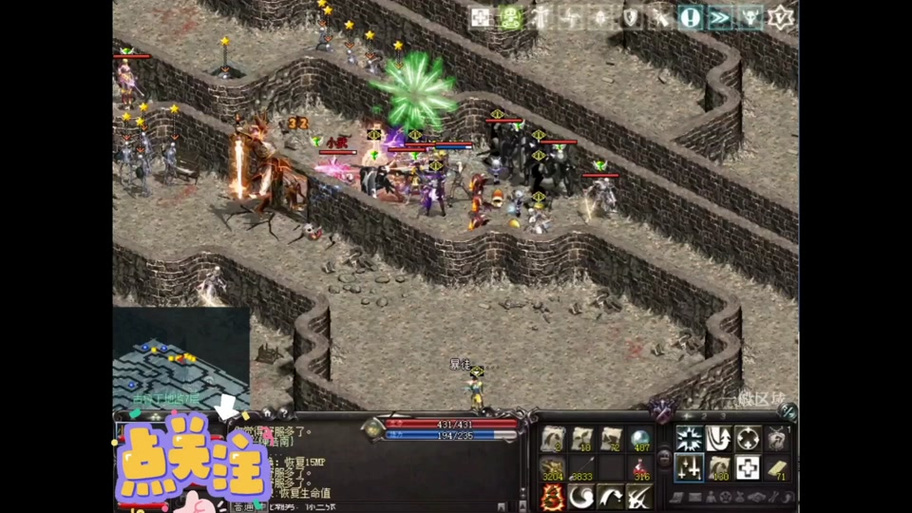Use the four-arrow burst skill
Viewport: 912px width, 513px height.
(689, 438)
